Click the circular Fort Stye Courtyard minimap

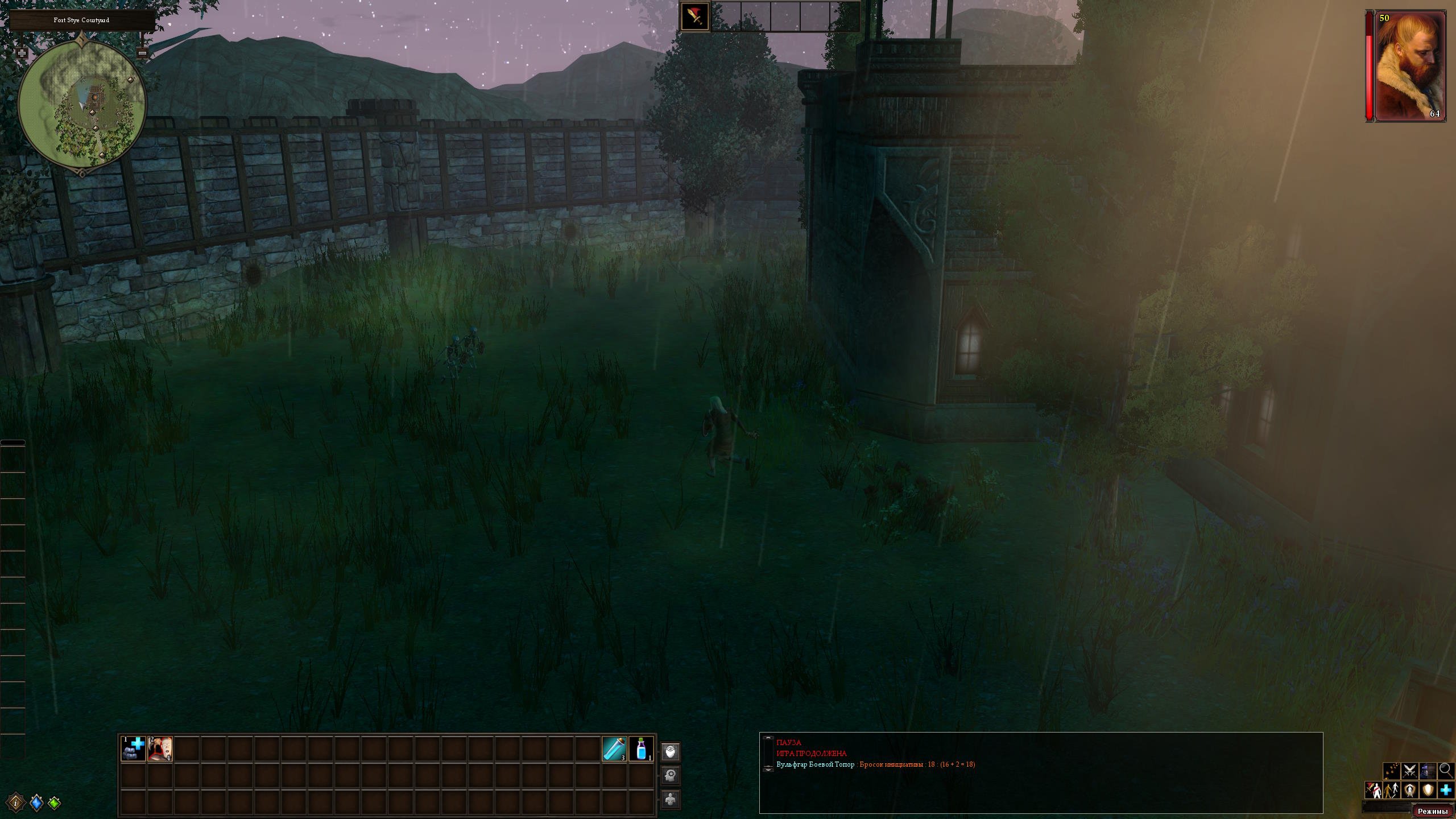pos(82,104)
